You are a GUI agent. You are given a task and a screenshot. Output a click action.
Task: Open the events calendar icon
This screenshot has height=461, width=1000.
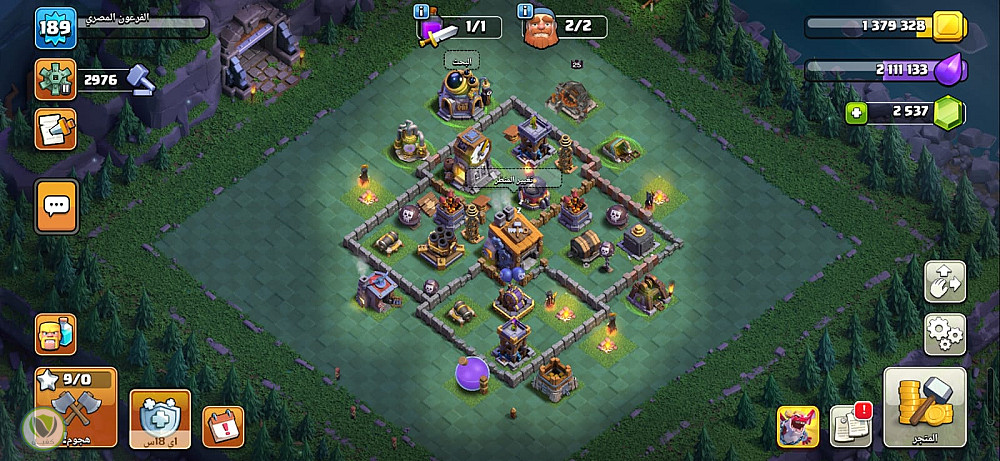pos(222,426)
